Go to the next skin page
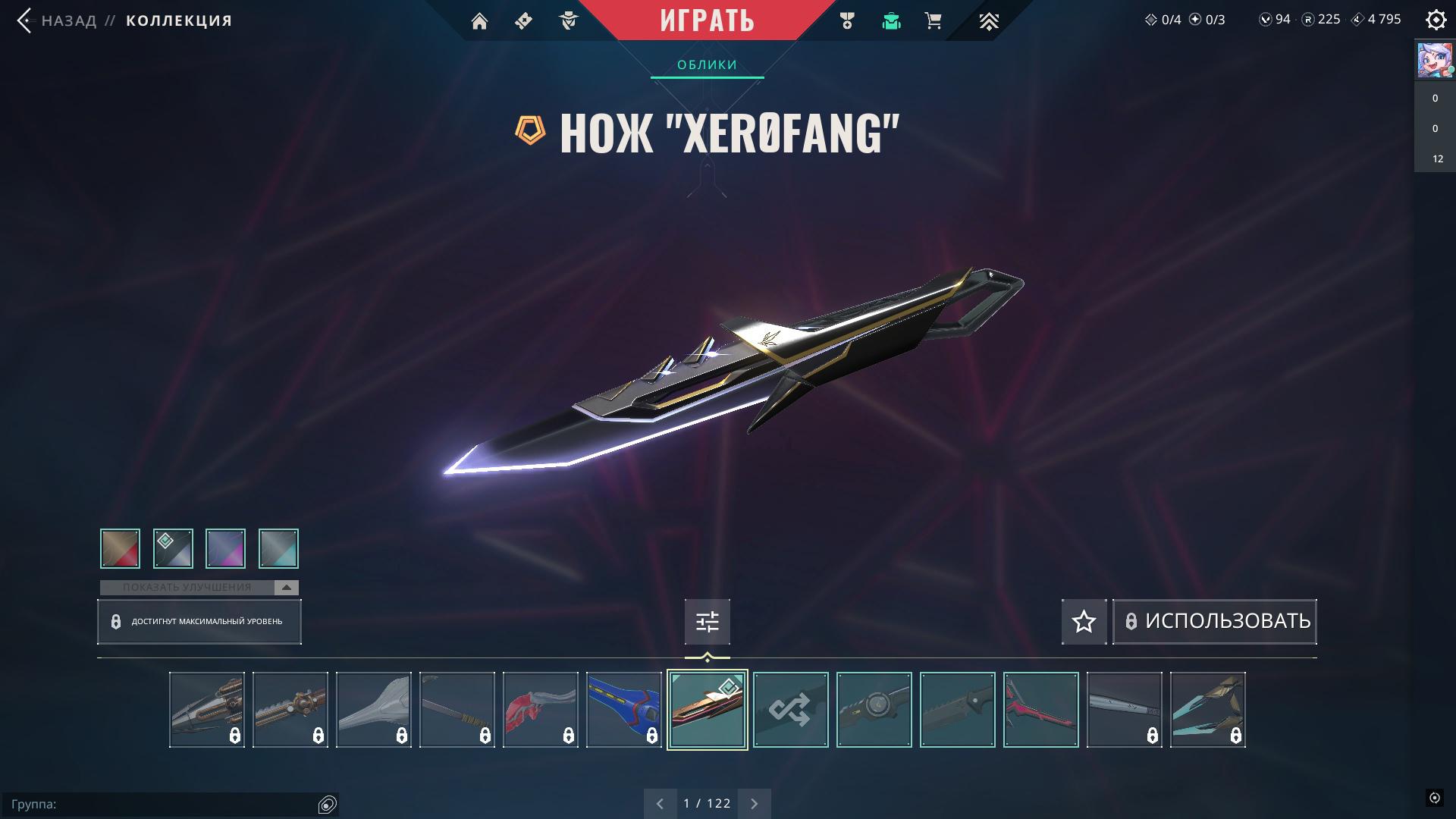The image size is (1456, 819). [754, 804]
